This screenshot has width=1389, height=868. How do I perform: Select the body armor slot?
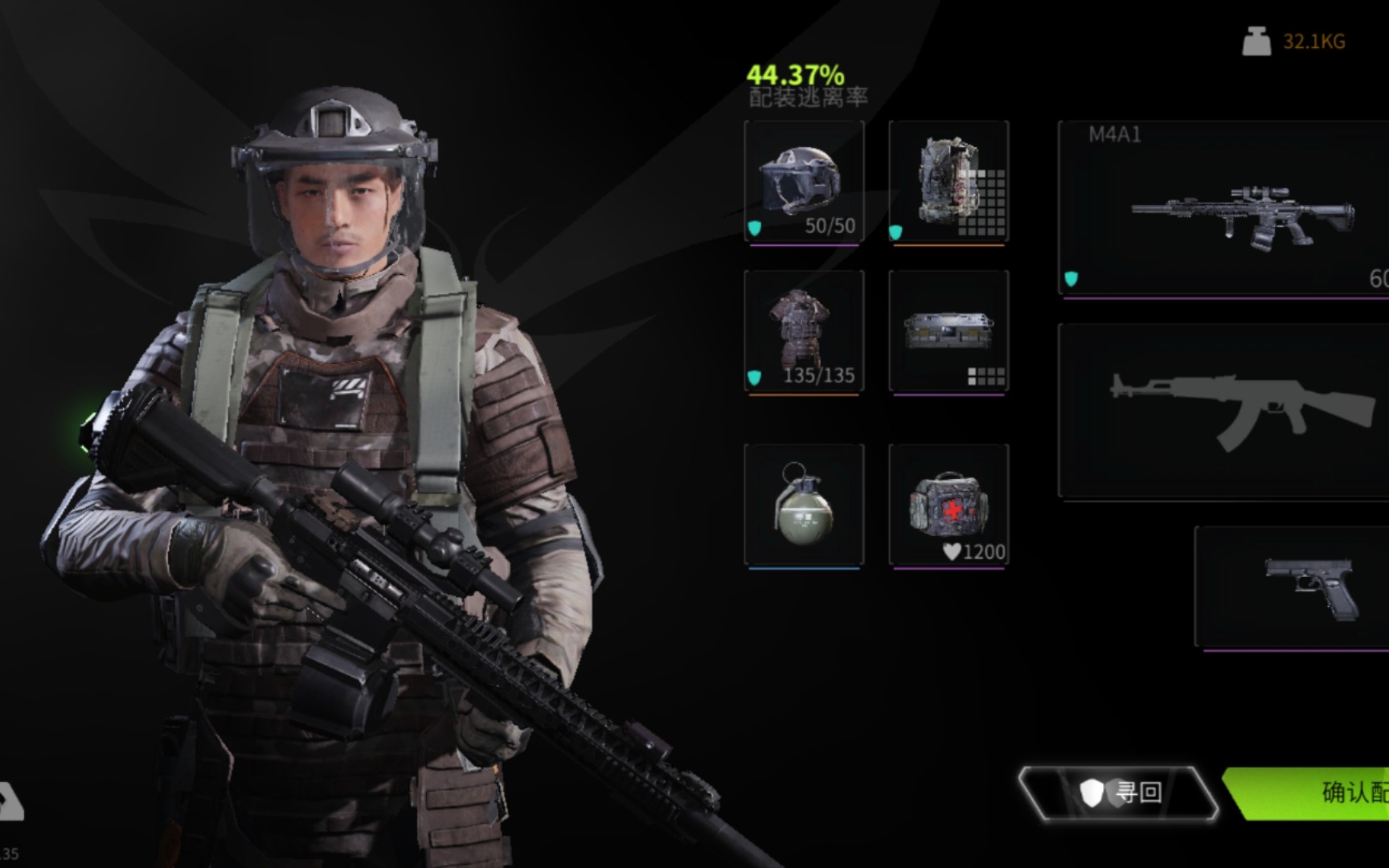(804, 331)
